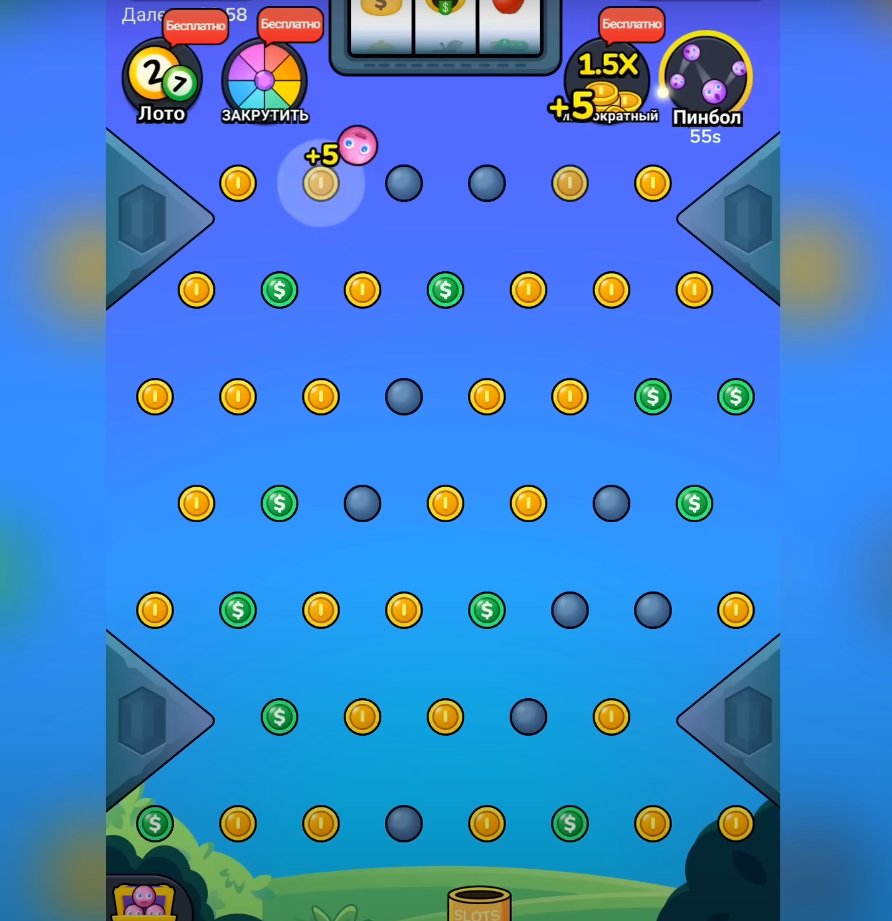Screen dimensions: 892x921
Task: Spin the ЗАКРУТИТЬ prize wheel
Action: click(264, 80)
